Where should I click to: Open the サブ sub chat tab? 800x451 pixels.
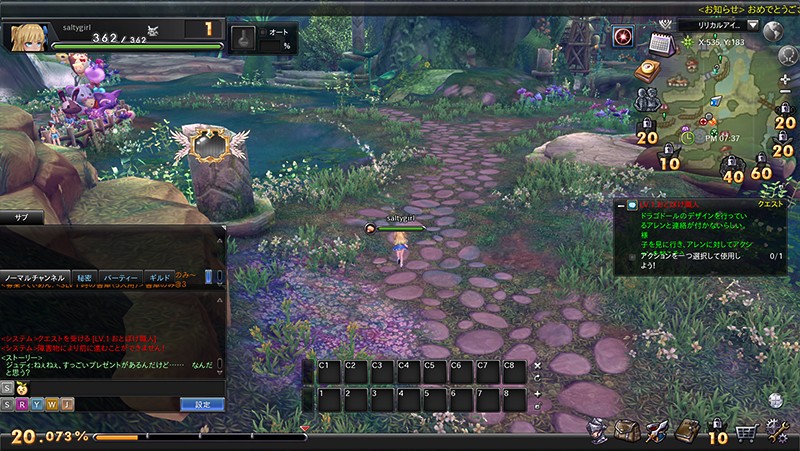point(20,217)
